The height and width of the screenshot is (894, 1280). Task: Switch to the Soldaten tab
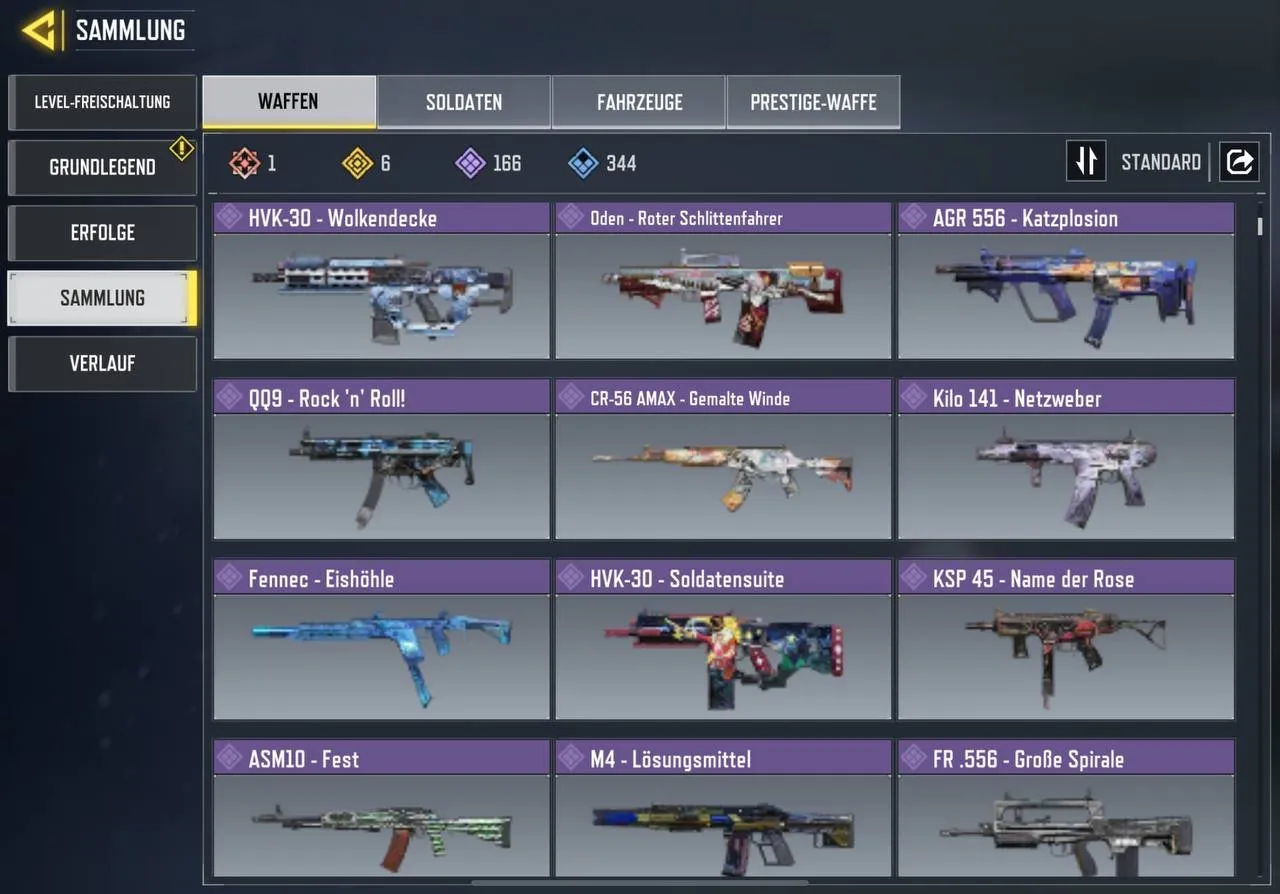coord(463,101)
